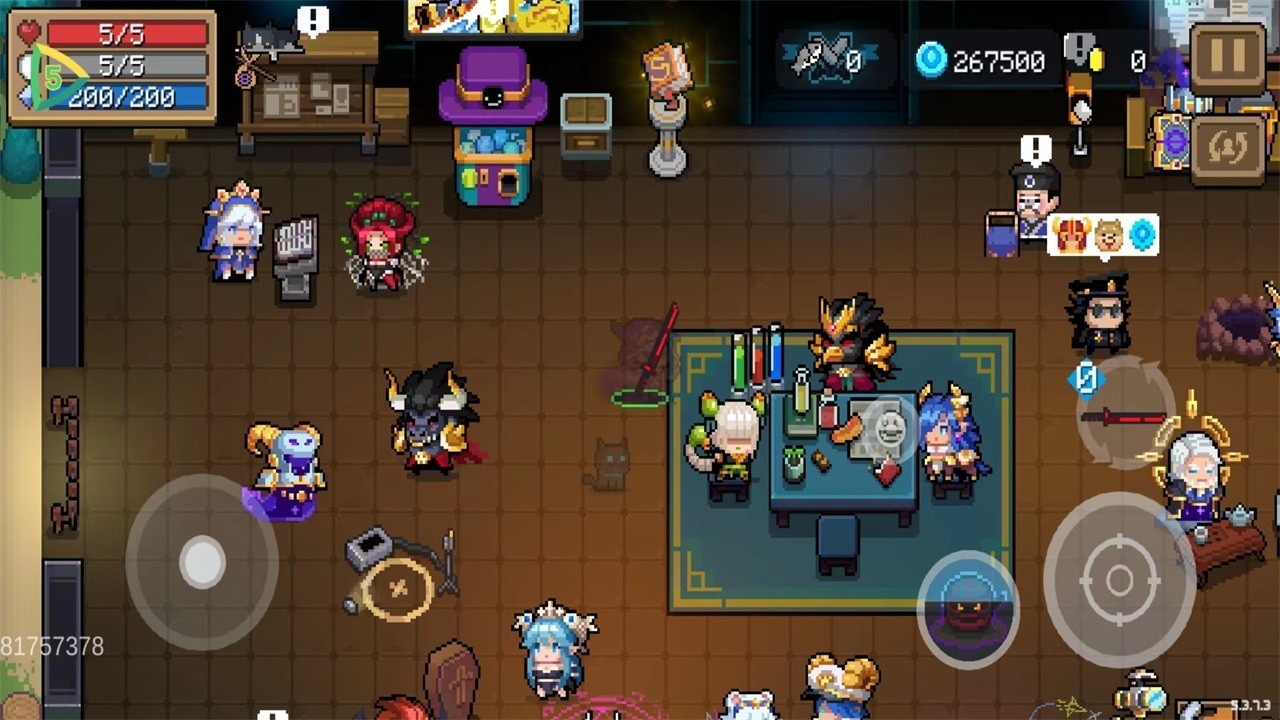Tap the fish material counter
The image size is (1280, 720).
click(826, 62)
